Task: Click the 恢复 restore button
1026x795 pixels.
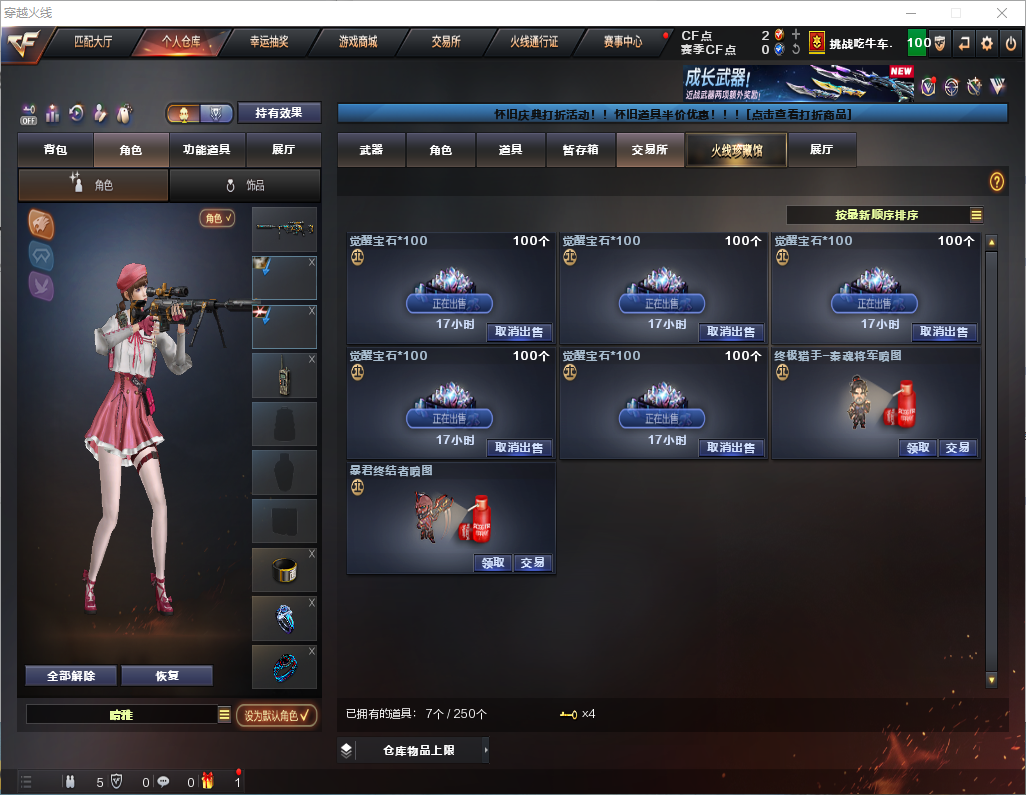Action: (x=167, y=676)
